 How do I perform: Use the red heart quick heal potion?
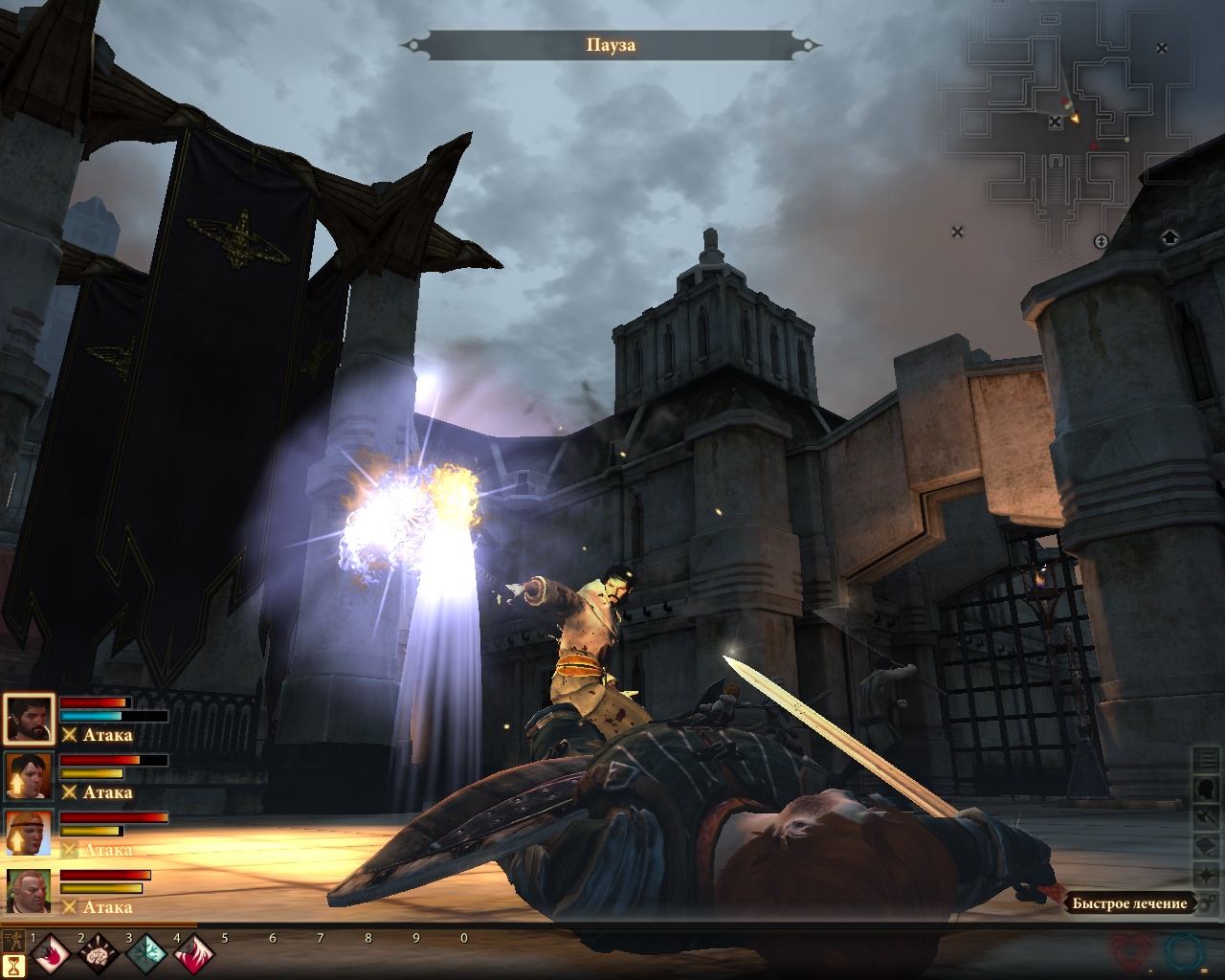(1134, 952)
